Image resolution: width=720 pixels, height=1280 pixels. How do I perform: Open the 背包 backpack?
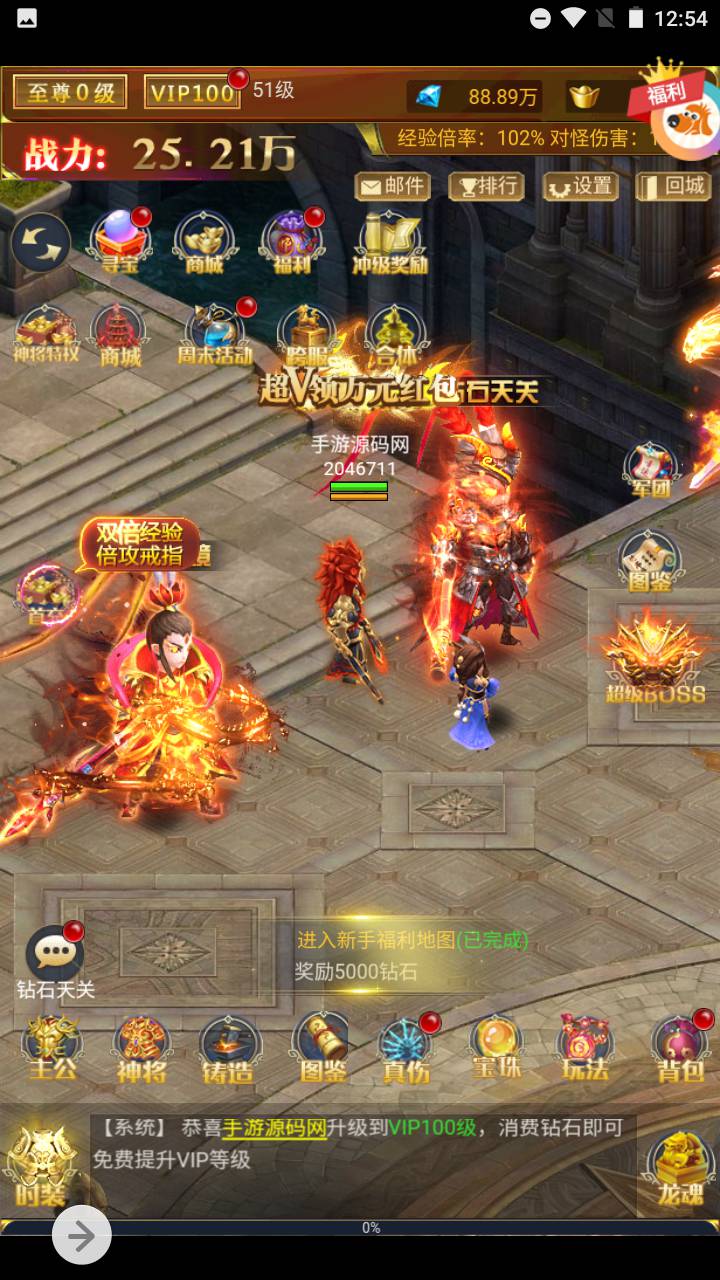(x=679, y=1047)
